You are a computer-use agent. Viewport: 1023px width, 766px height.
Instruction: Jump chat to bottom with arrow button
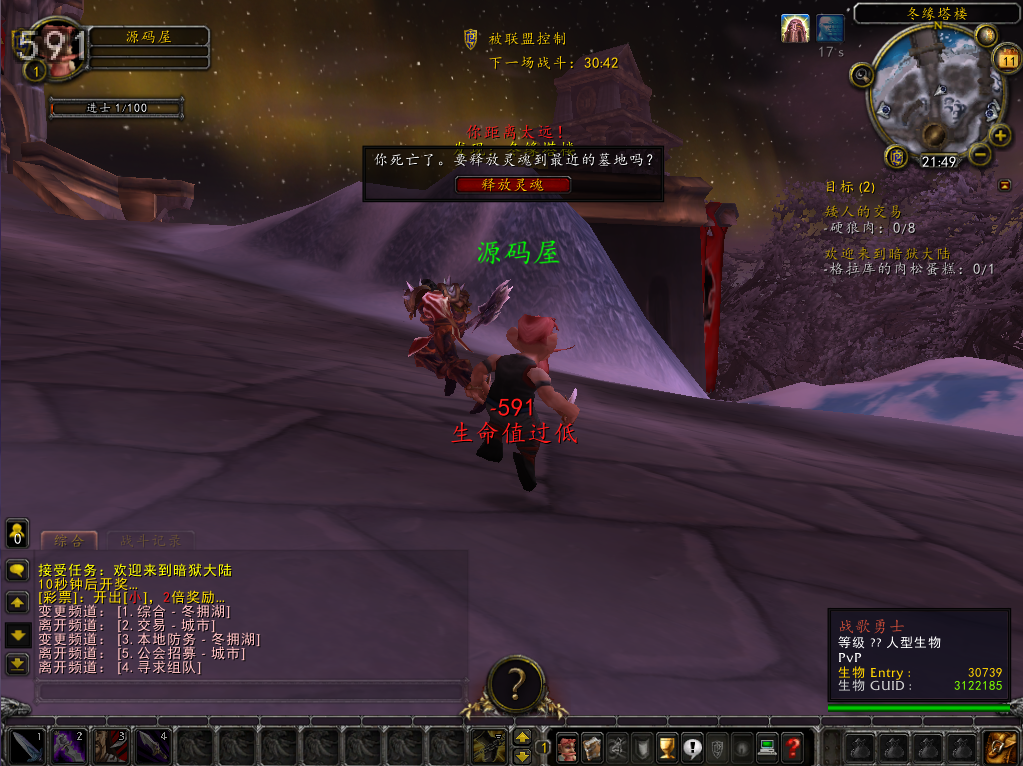click(x=17, y=663)
